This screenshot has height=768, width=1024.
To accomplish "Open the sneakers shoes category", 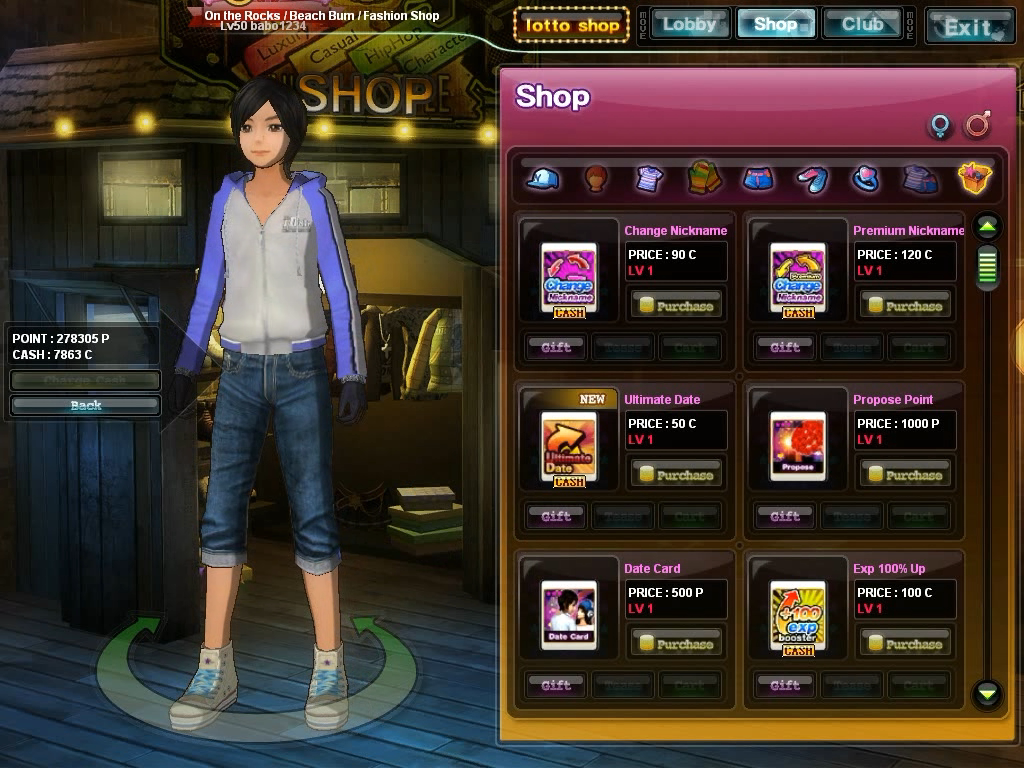I will tap(812, 179).
